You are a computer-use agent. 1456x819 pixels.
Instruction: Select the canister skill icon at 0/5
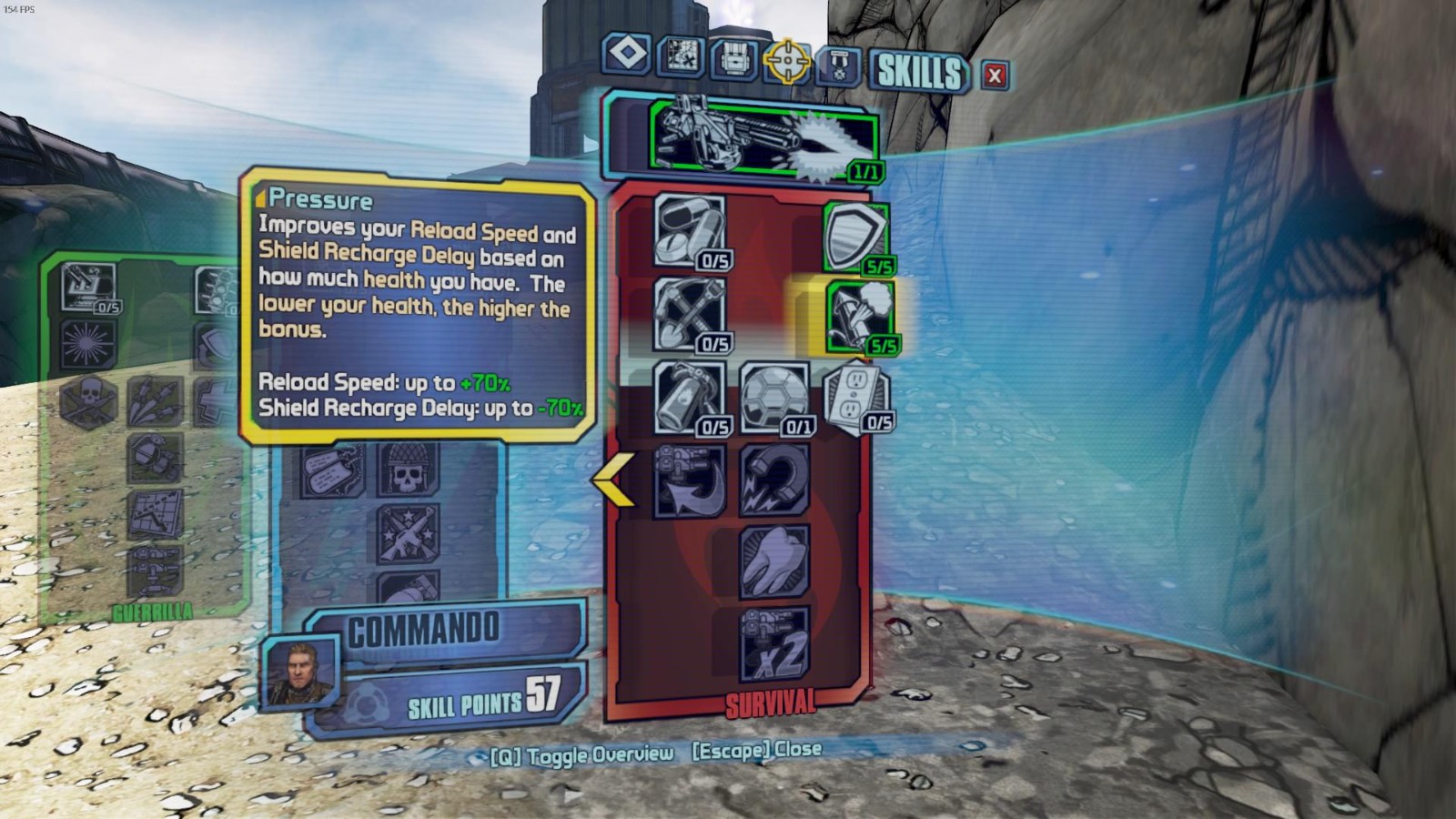pos(689,398)
